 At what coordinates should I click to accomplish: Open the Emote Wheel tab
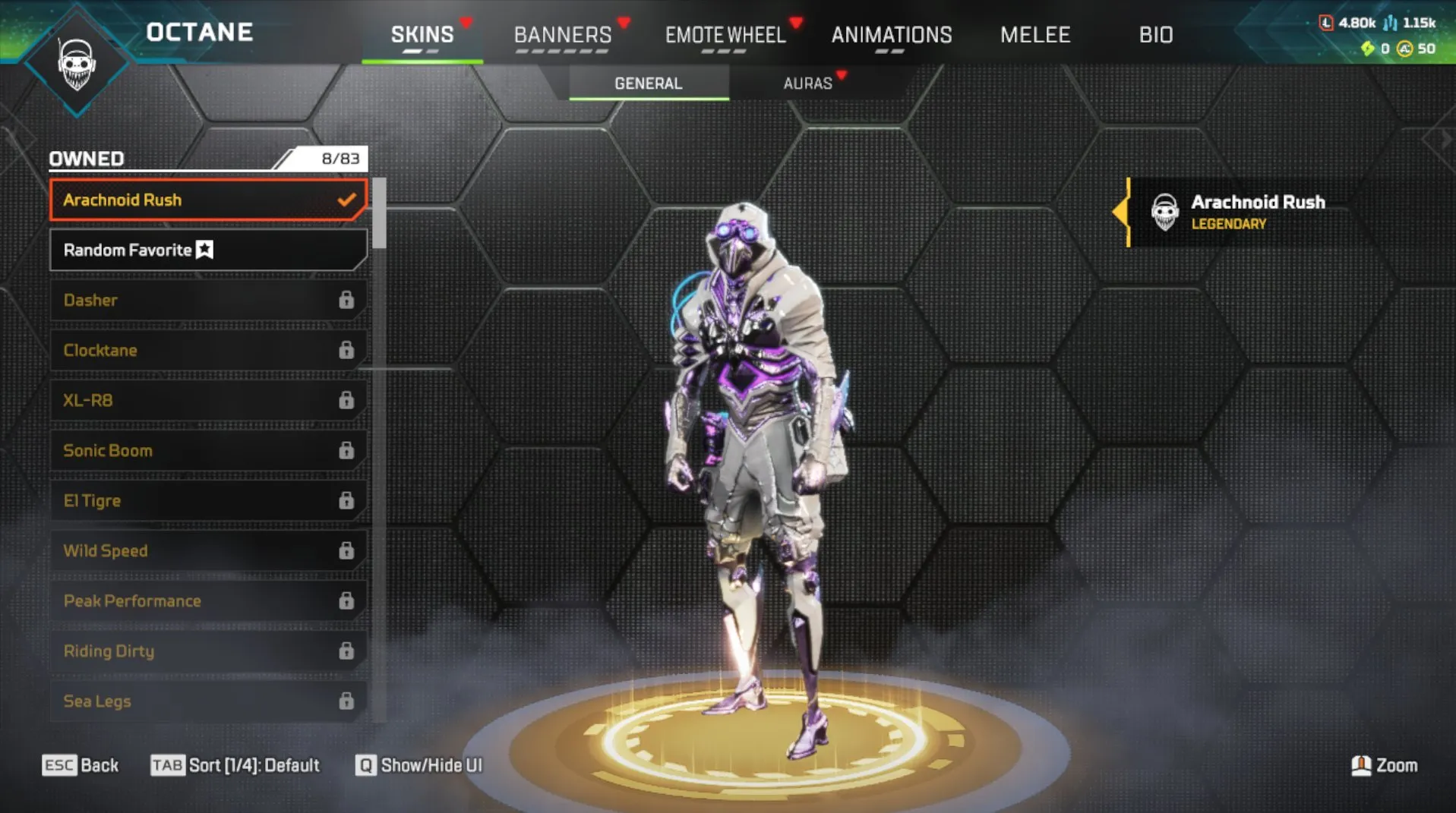click(725, 34)
